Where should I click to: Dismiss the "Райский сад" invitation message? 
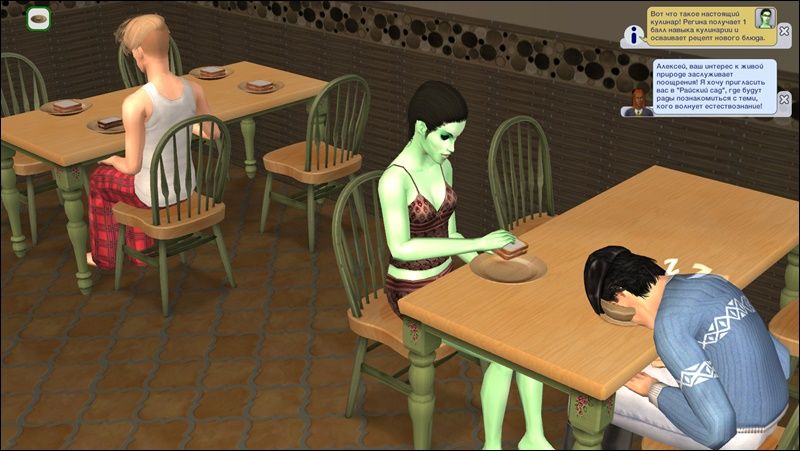pyautogui.click(x=785, y=97)
